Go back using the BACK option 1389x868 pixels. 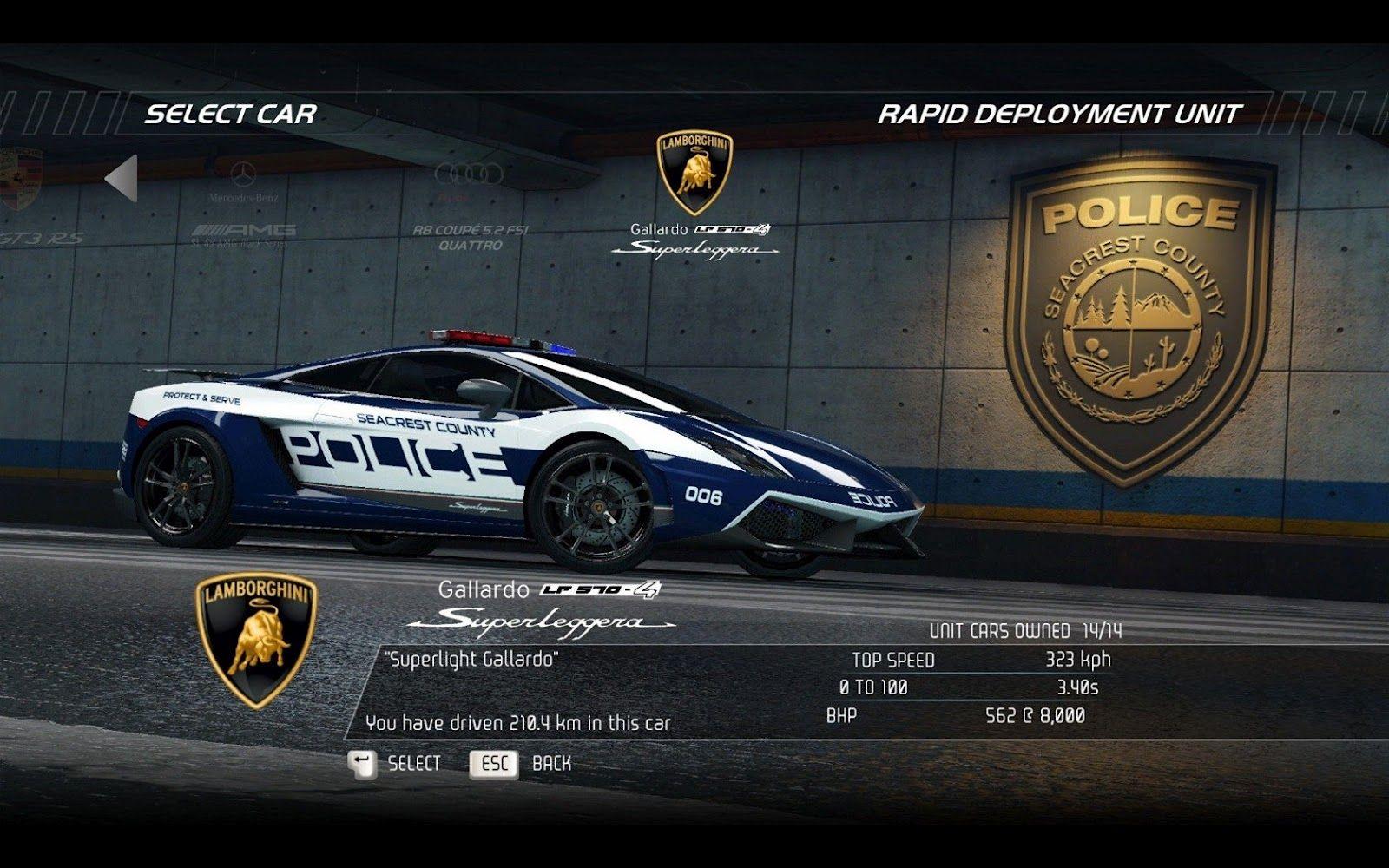coord(522,764)
